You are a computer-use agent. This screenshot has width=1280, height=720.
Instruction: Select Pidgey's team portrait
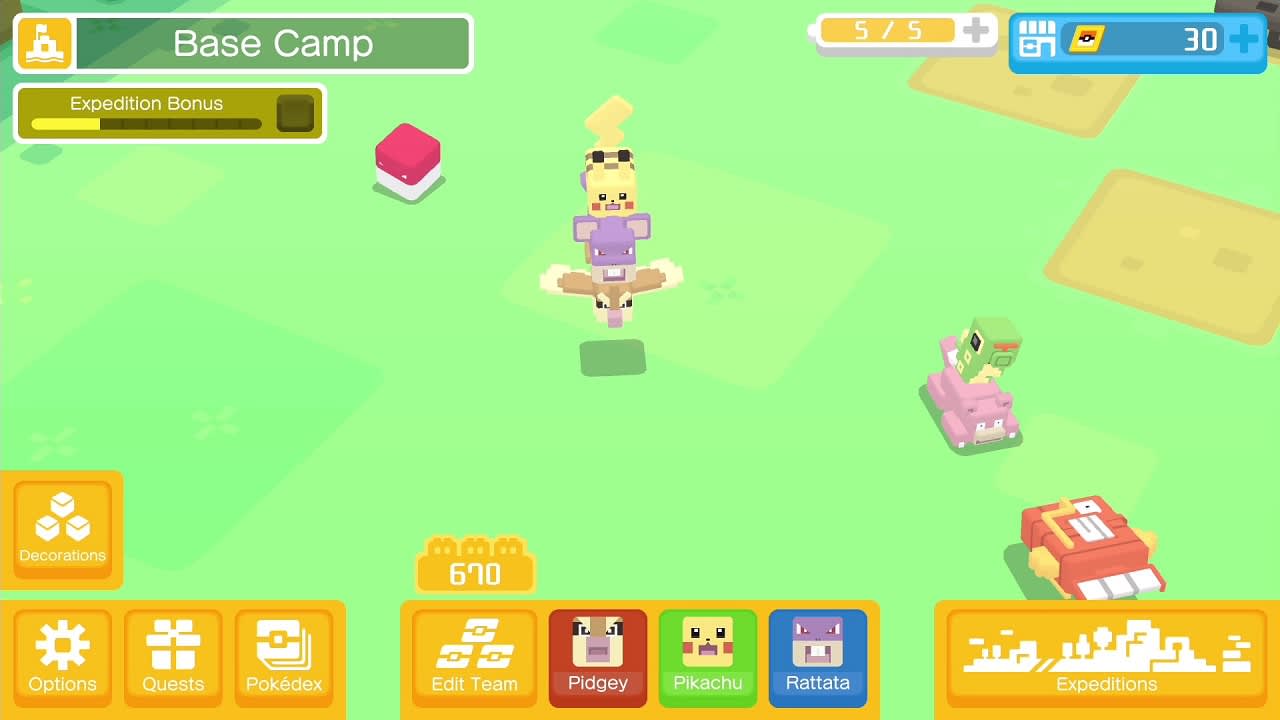tap(598, 657)
